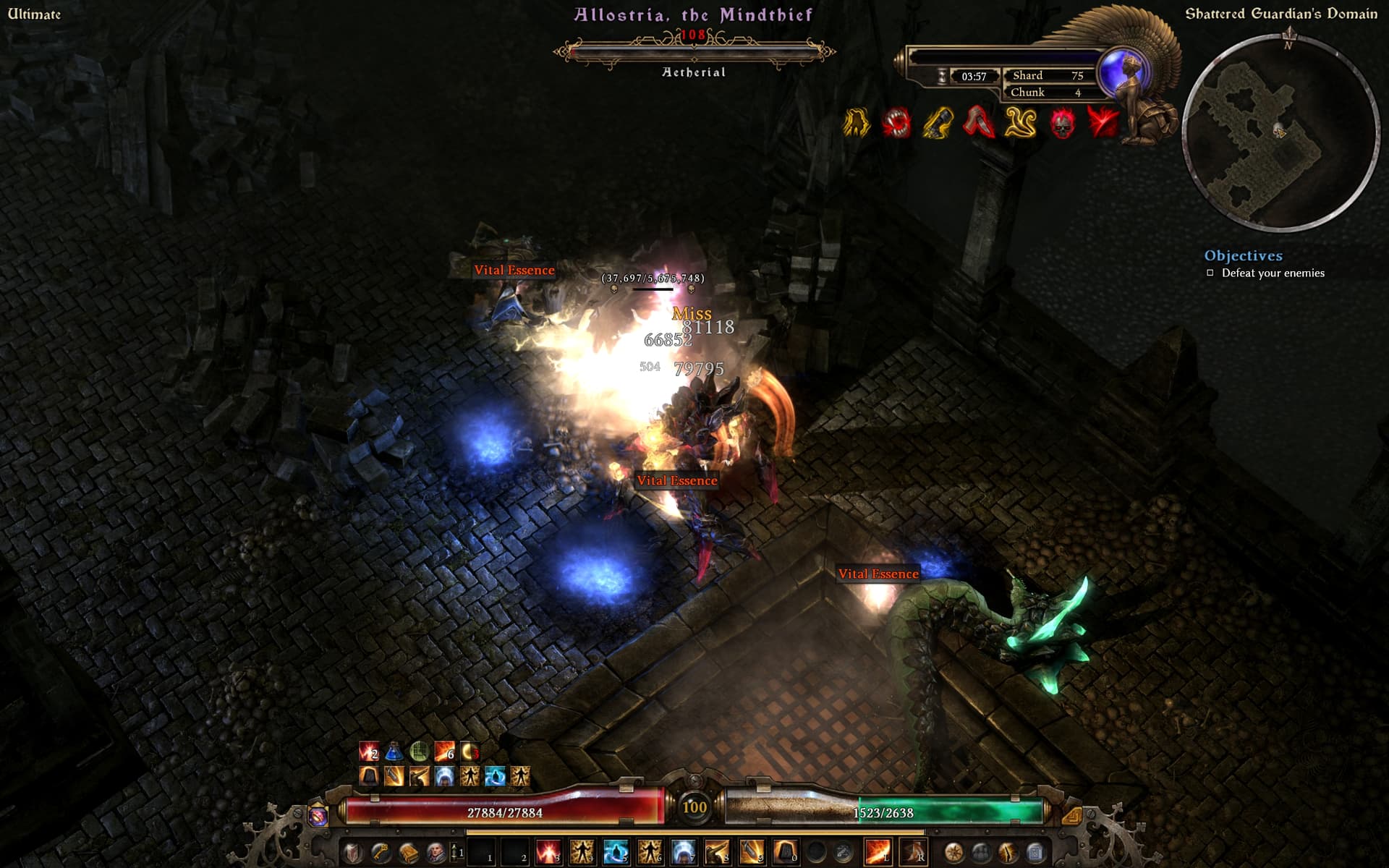Click the purple orb beside health bar
This screenshot has width=1389, height=868.
318,816
